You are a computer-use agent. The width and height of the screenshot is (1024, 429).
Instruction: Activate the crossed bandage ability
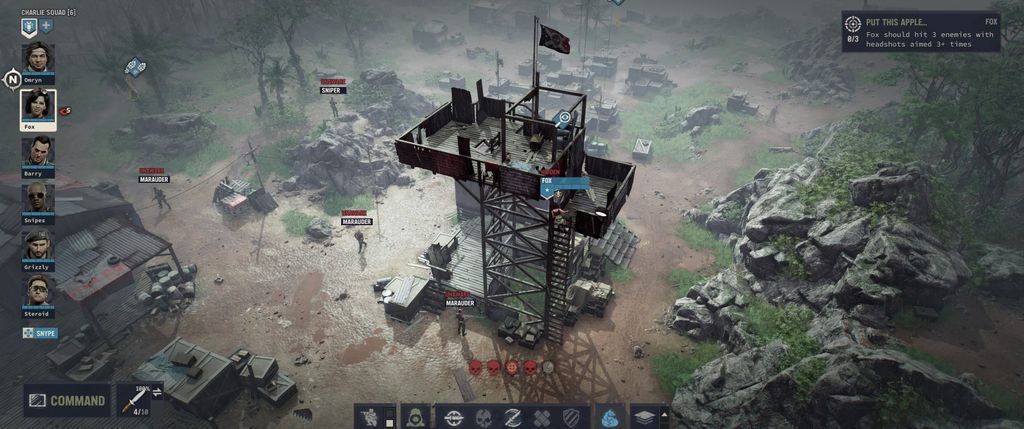(x=541, y=417)
